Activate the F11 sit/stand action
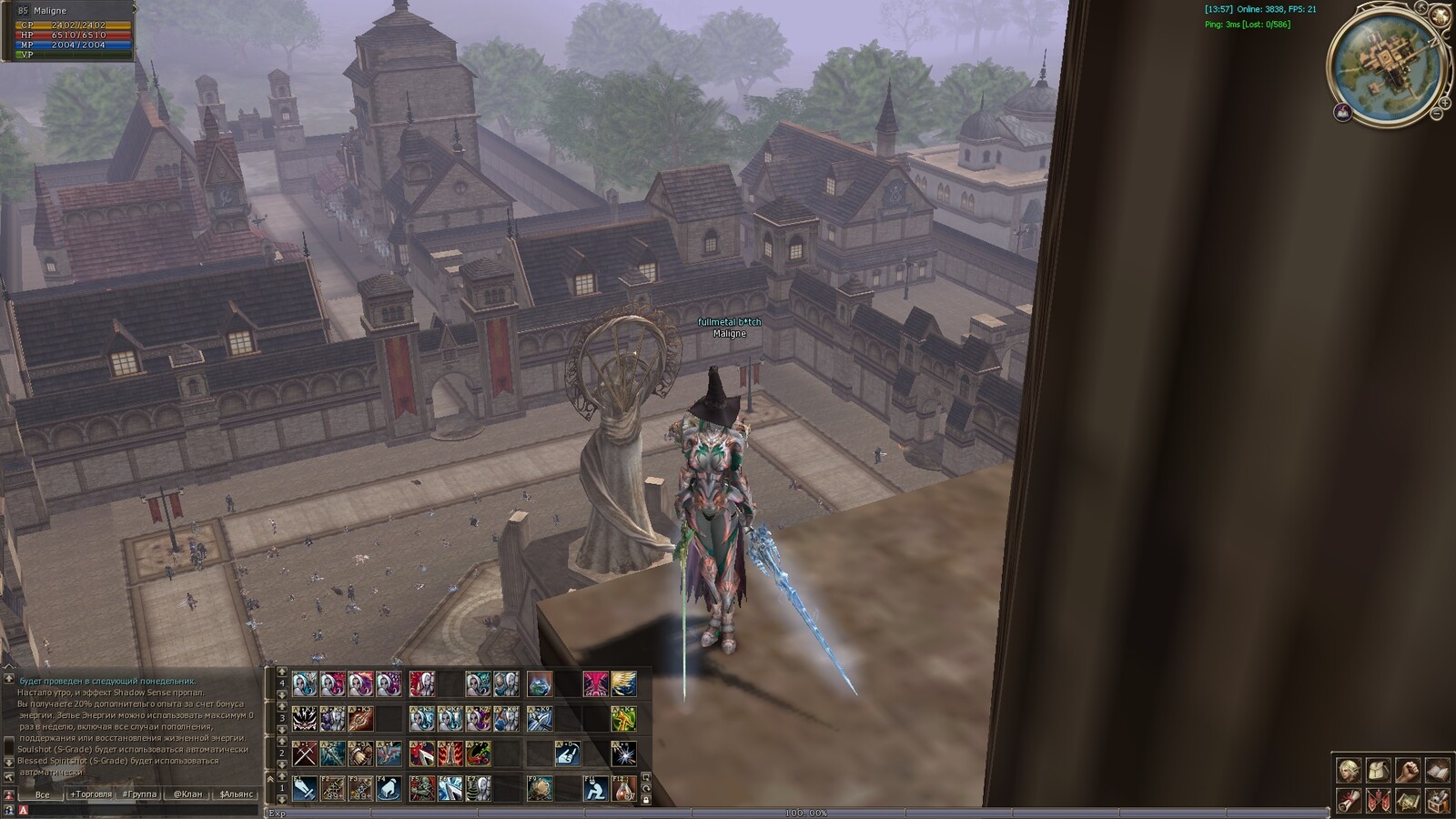This screenshot has height=819, width=1456. tap(595, 788)
